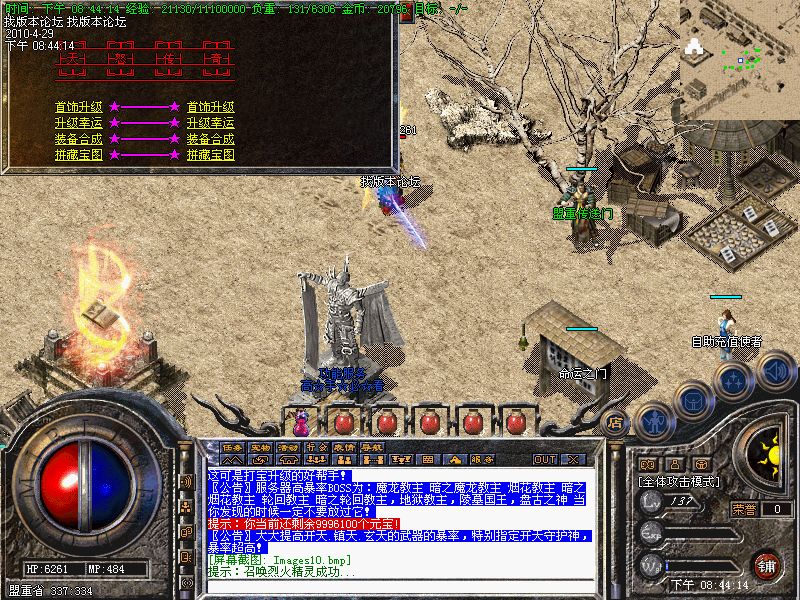Open the red 铺 stall button
Image resolution: width=800 pixels, height=600 pixels.
[767, 564]
